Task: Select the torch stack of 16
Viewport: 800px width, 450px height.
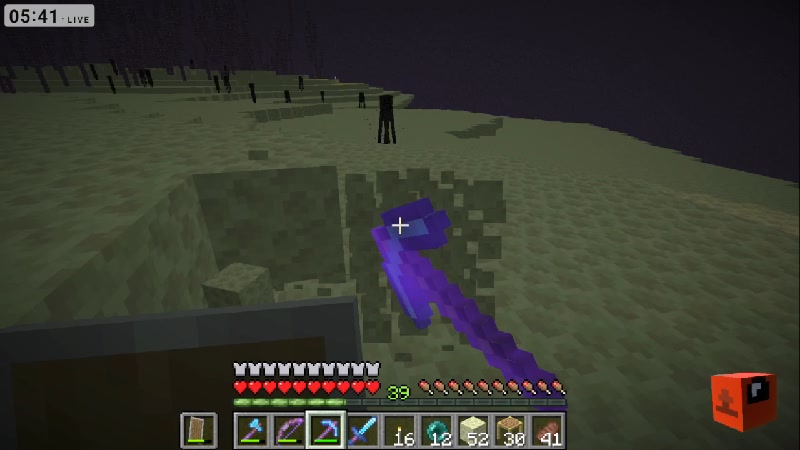Action: (400, 431)
